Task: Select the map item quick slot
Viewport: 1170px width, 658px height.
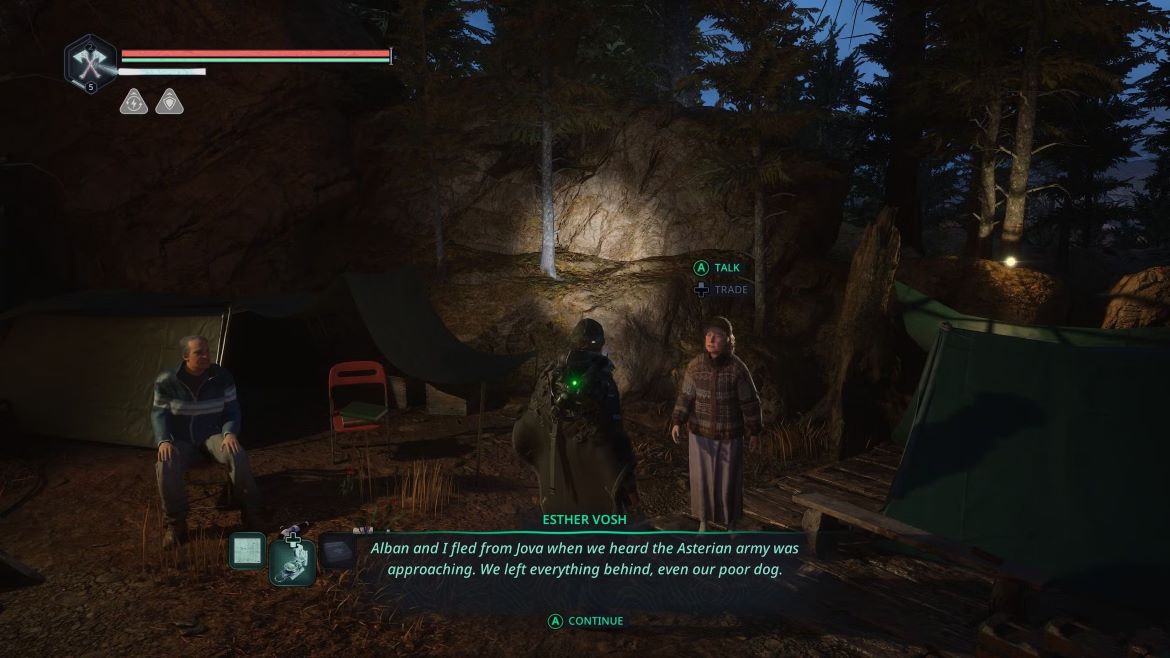Action: pos(247,550)
